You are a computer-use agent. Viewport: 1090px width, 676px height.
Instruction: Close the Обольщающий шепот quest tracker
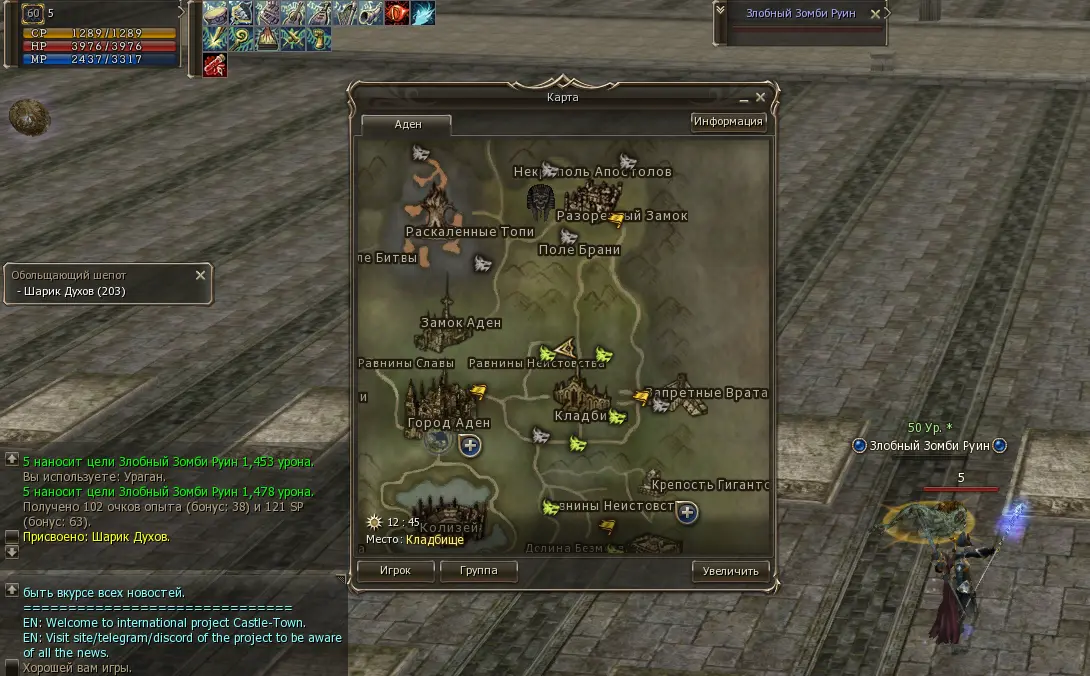point(200,275)
